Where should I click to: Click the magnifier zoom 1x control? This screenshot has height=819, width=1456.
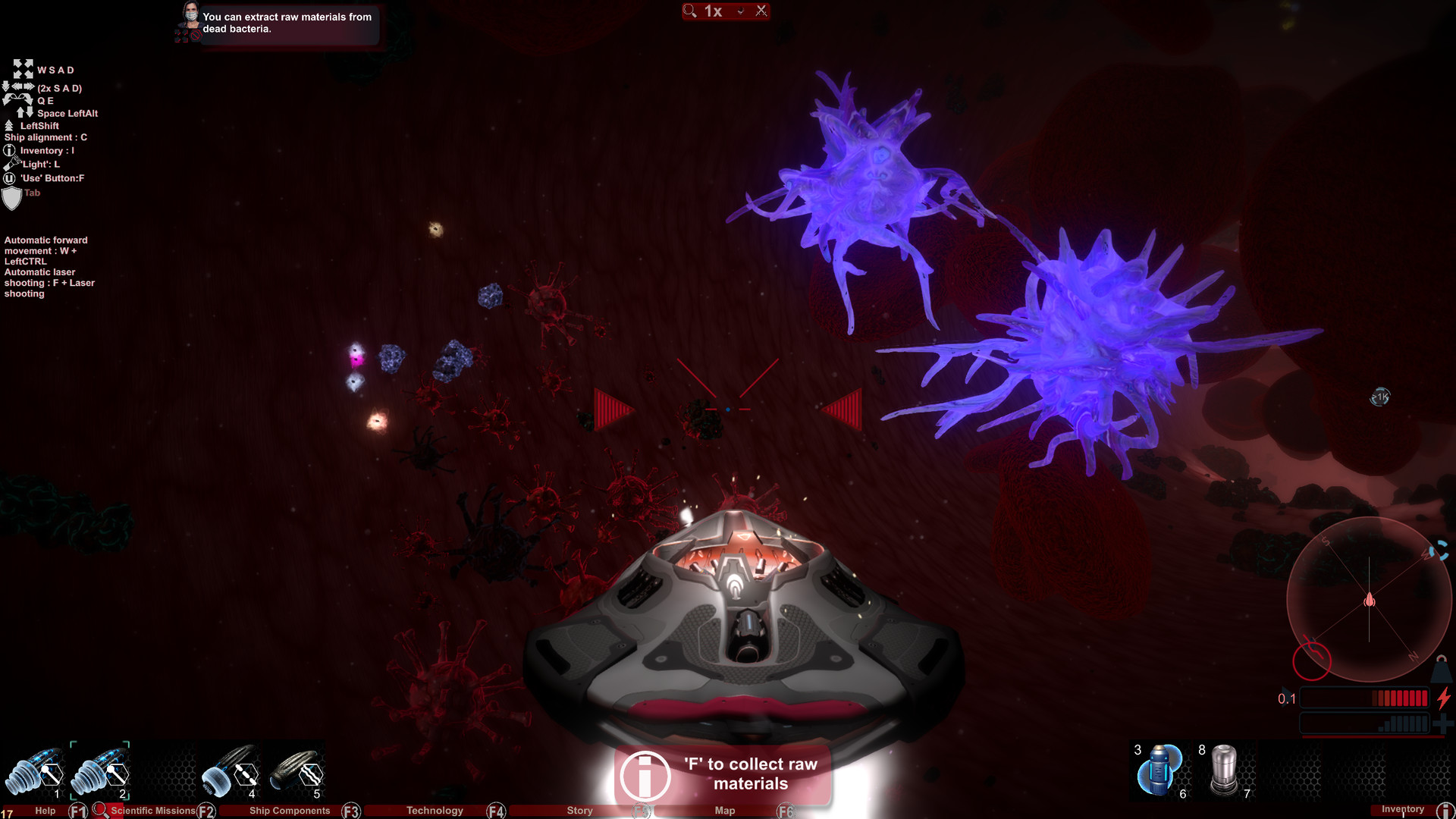pos(704,11)
